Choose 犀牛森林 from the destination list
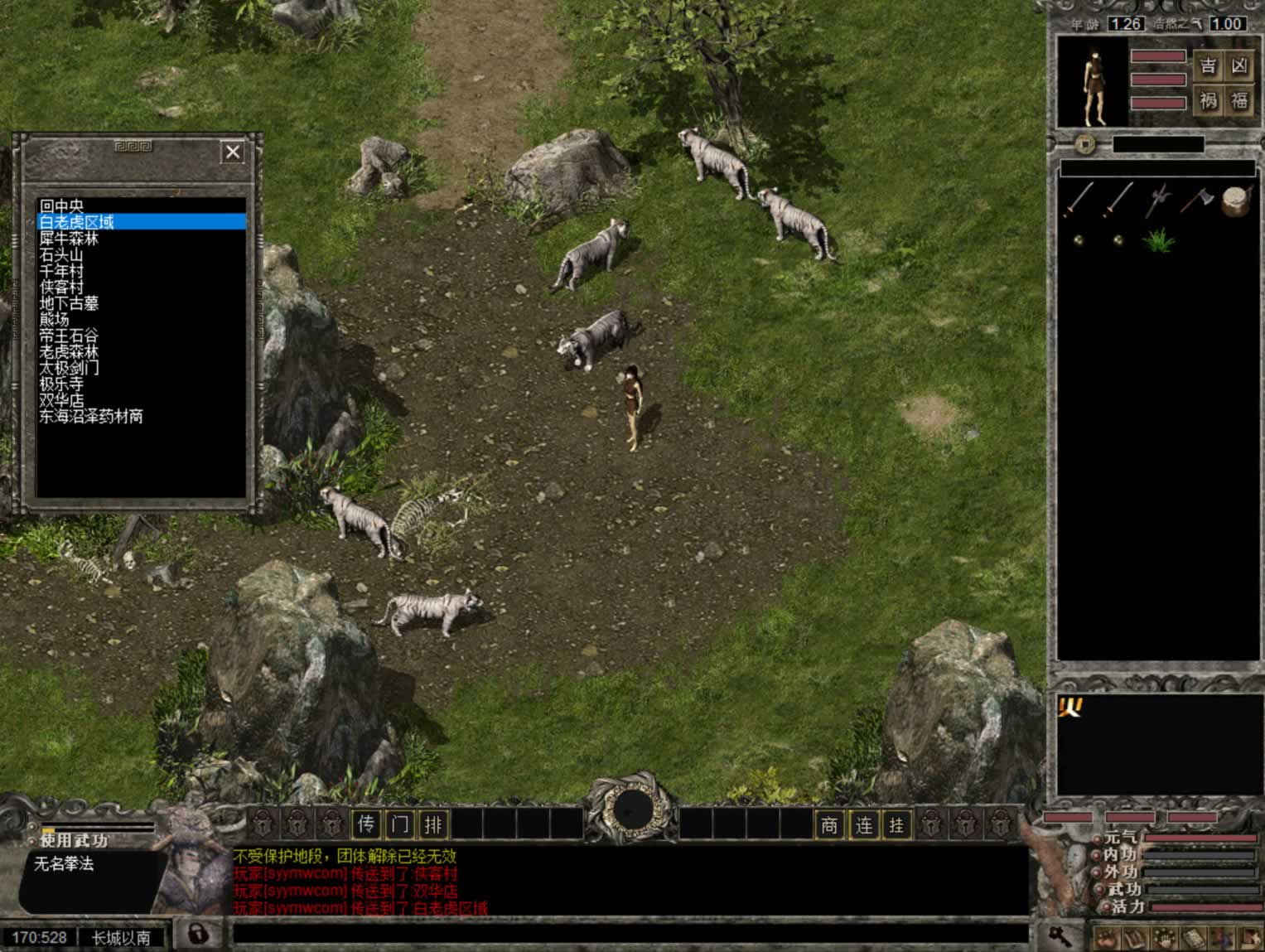This screenshot has width=1265, height=952. (x=69, y=238)
